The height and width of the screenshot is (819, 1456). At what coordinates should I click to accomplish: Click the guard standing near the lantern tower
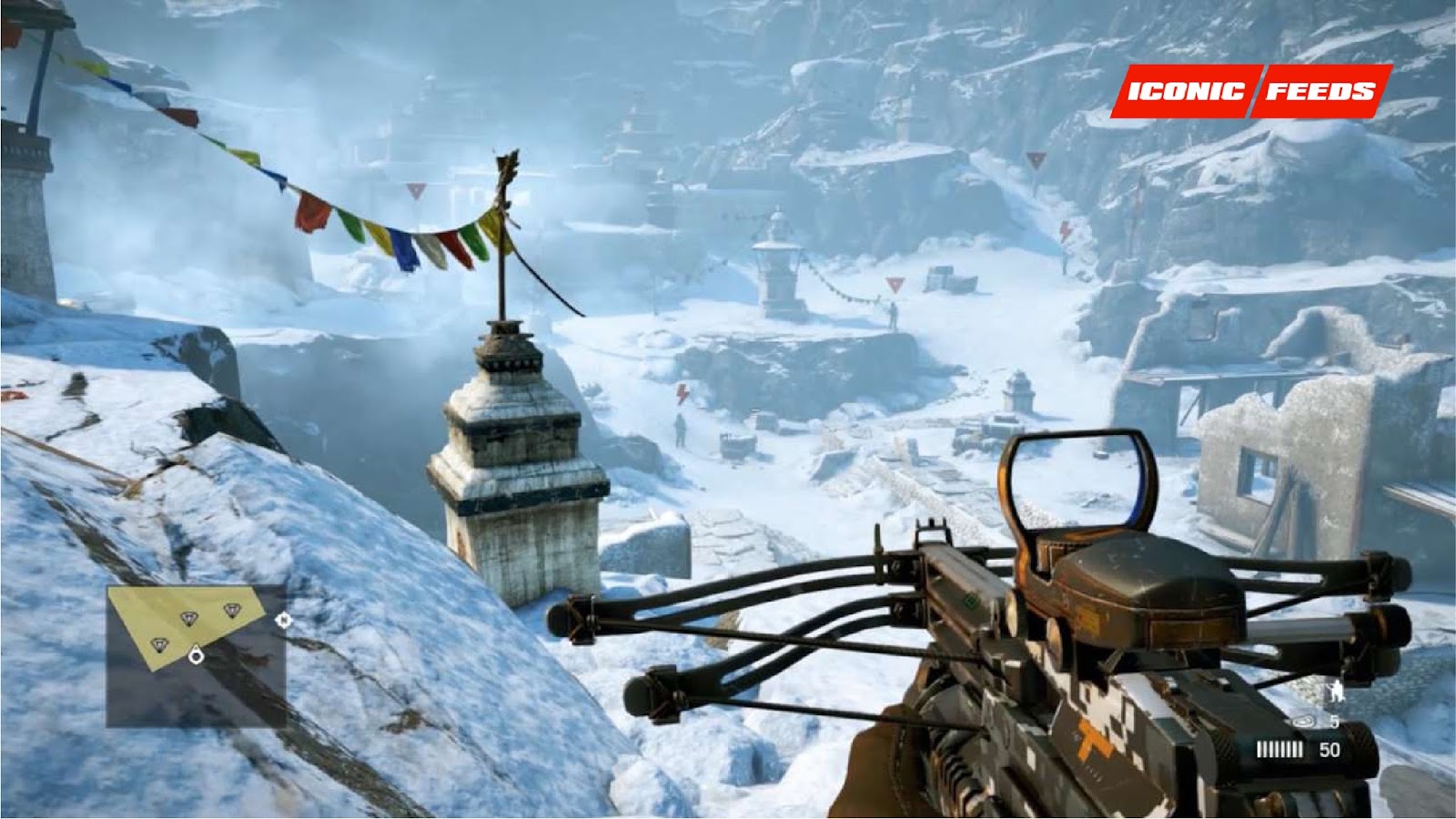(895, 314)
